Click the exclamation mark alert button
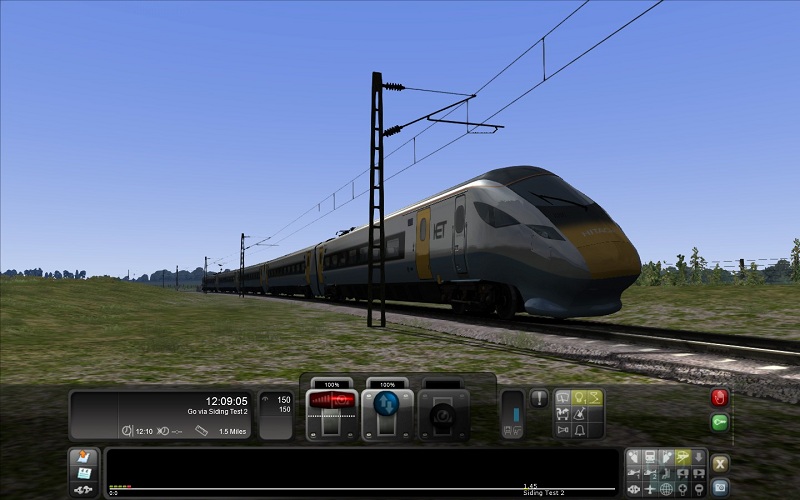 tap(539, 398)
